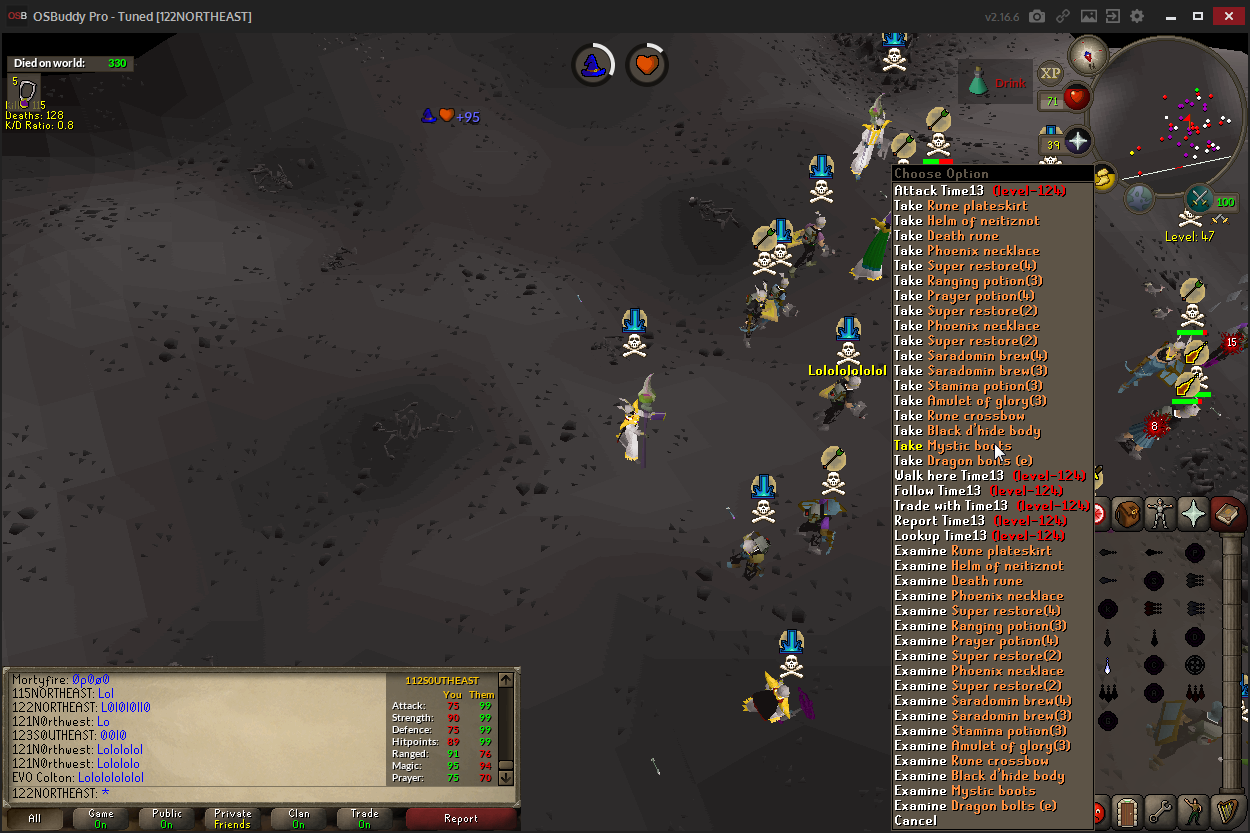Open OSBuddy settings gear icon

coord(1137,17)
